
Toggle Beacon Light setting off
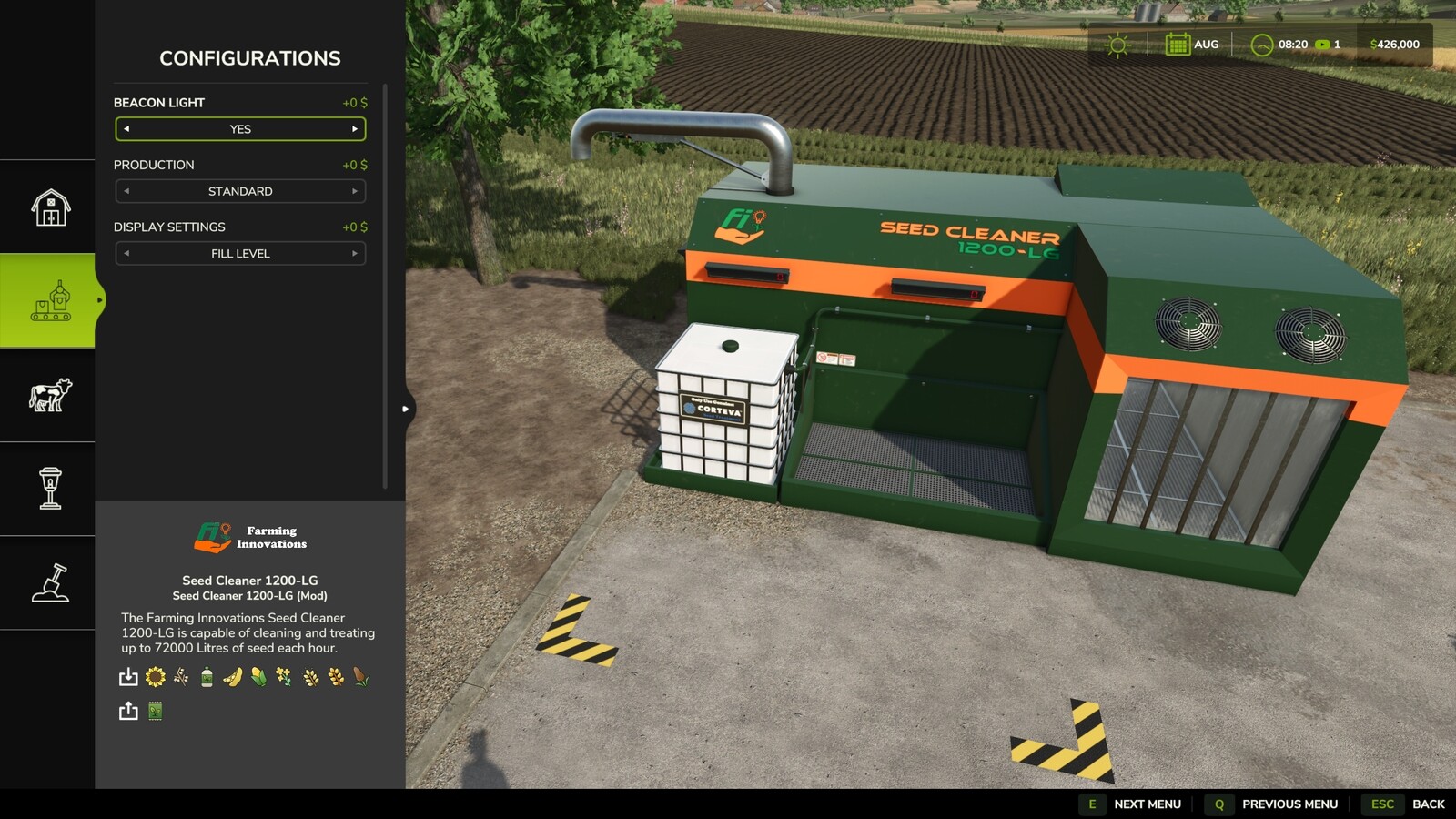pyautogui.click(x=240, y=129)
